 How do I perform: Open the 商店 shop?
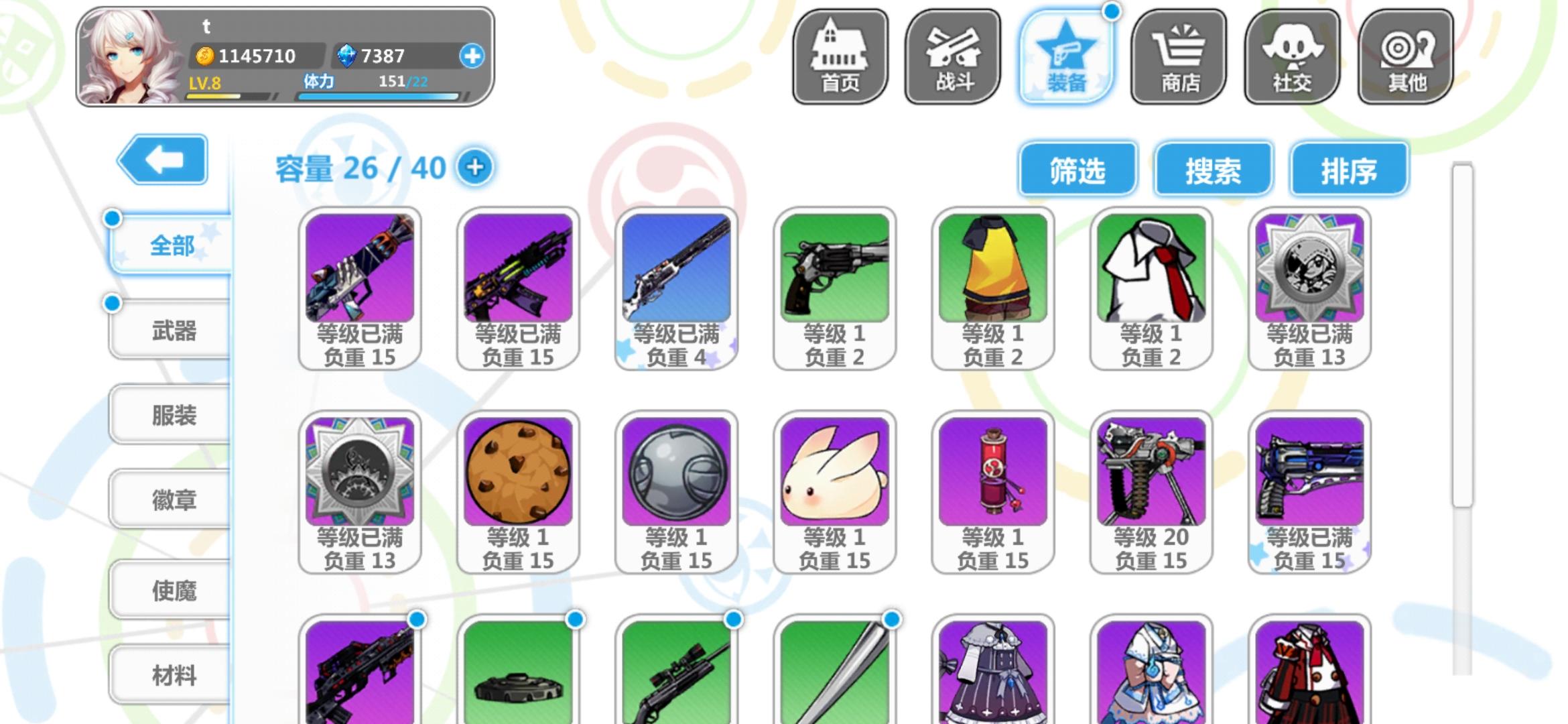coord(1179,57)
